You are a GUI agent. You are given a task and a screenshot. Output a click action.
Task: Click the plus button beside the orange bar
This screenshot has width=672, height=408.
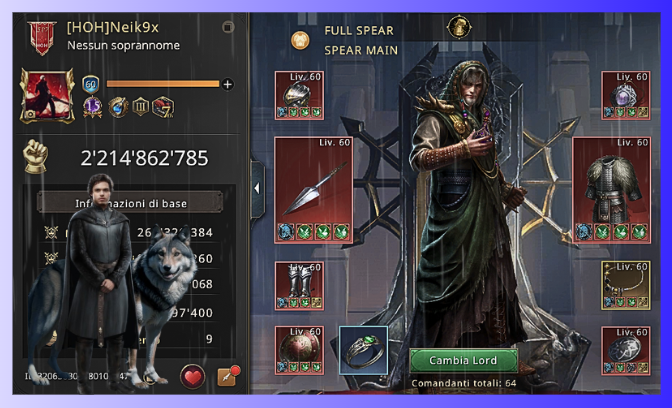tap(227, 84)
